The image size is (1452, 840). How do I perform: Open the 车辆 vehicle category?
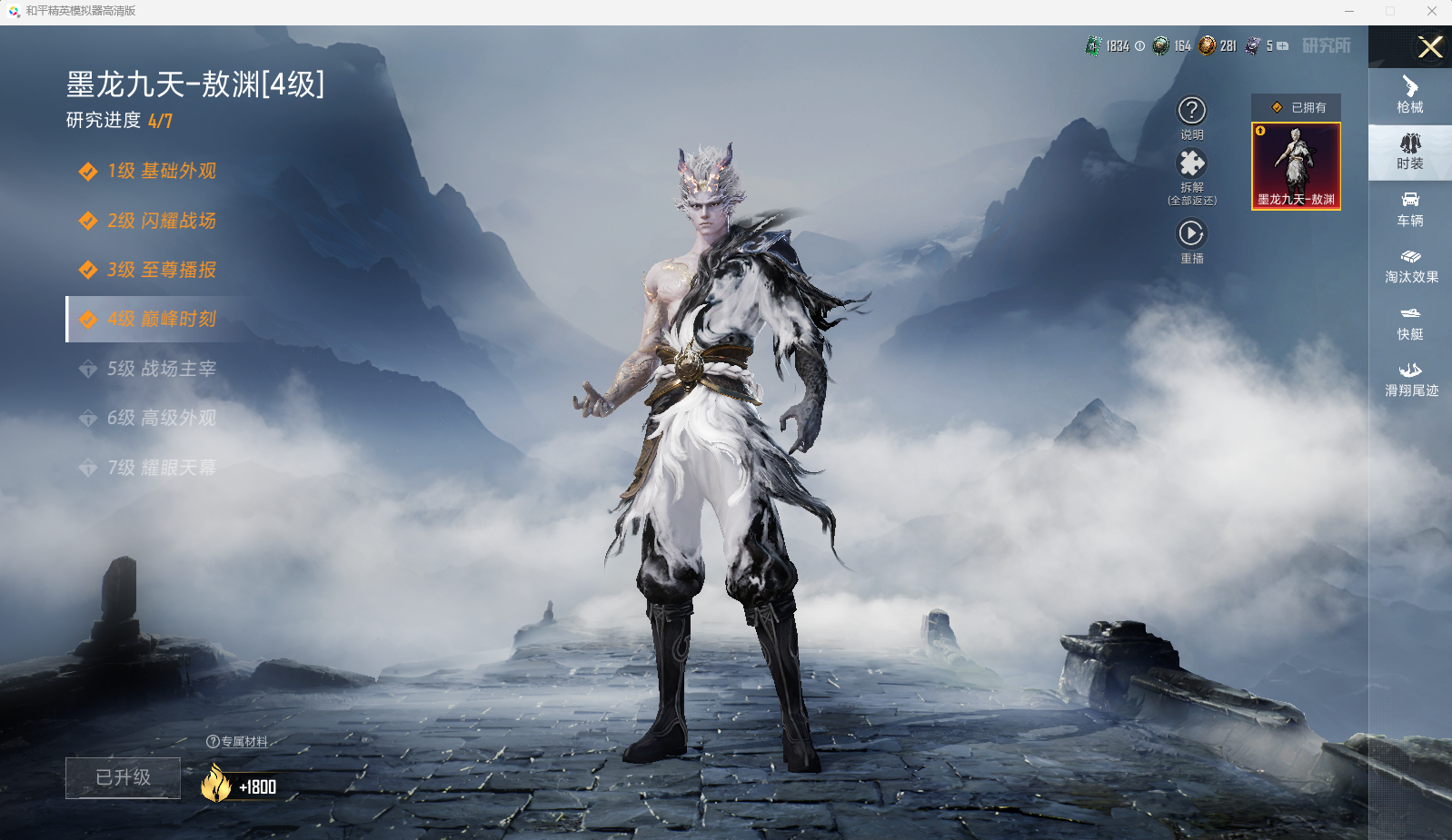click(1410, 209)
